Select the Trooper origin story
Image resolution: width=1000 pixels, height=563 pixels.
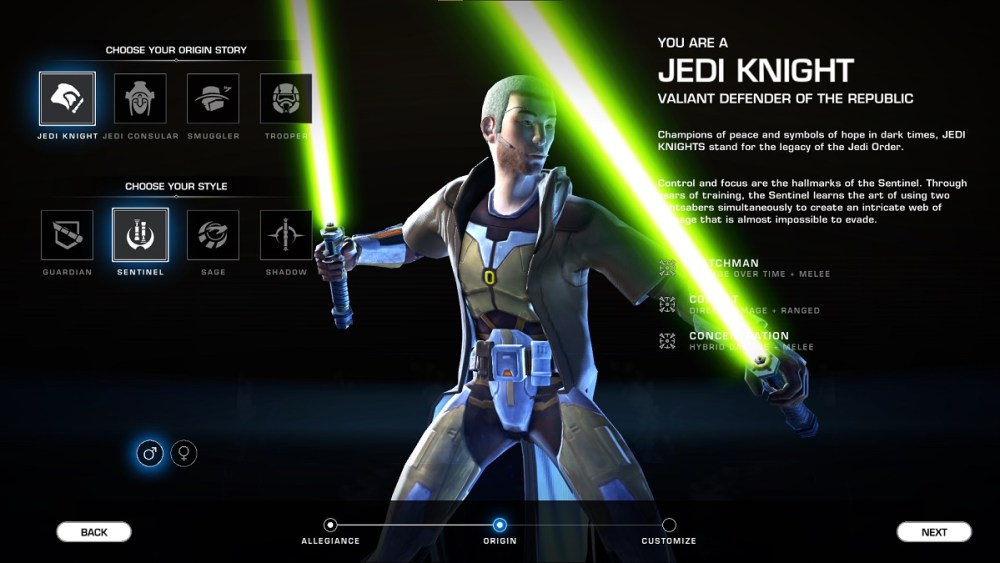(286, 99)
